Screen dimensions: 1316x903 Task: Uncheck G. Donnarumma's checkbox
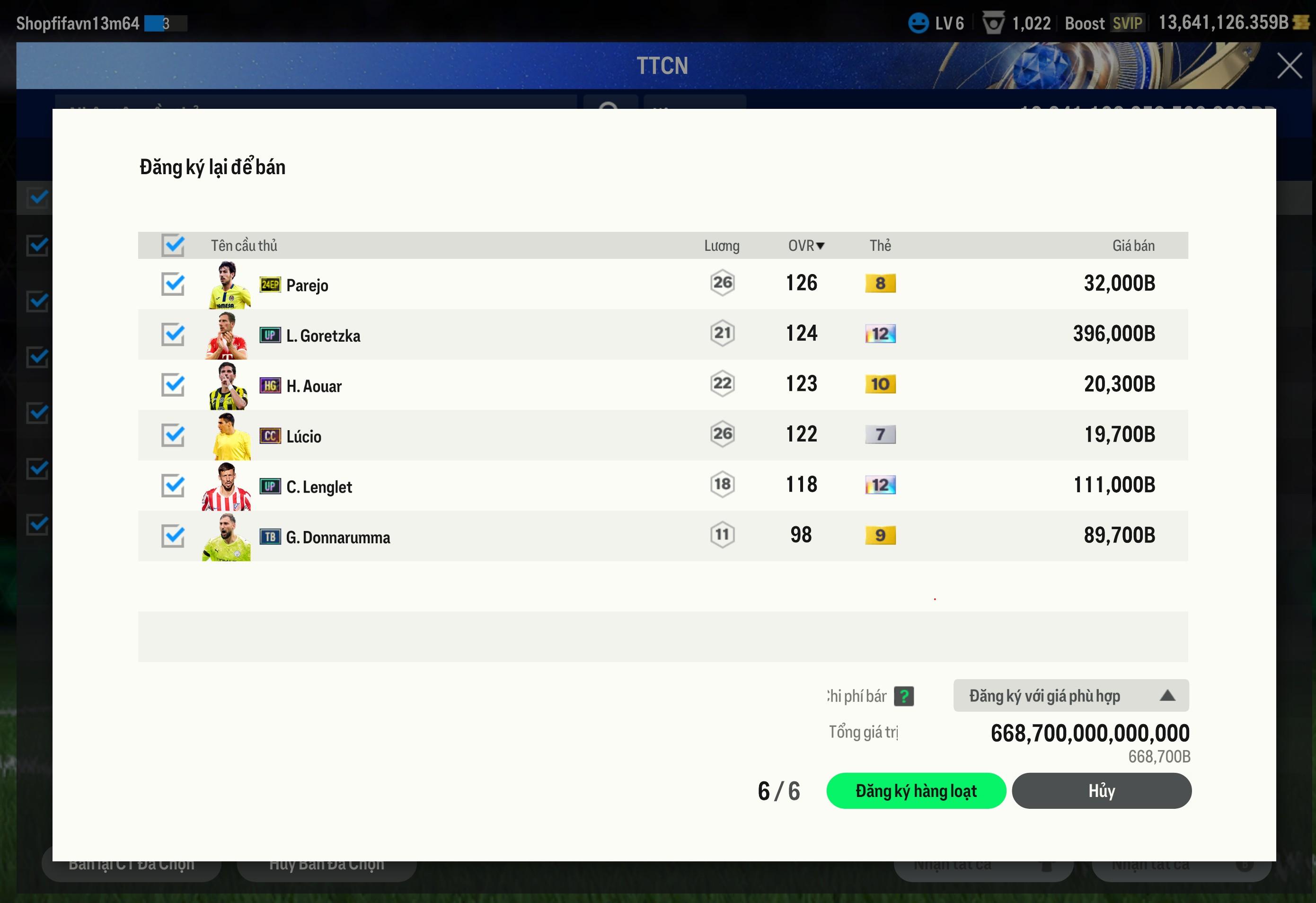(x=173, y=536)
